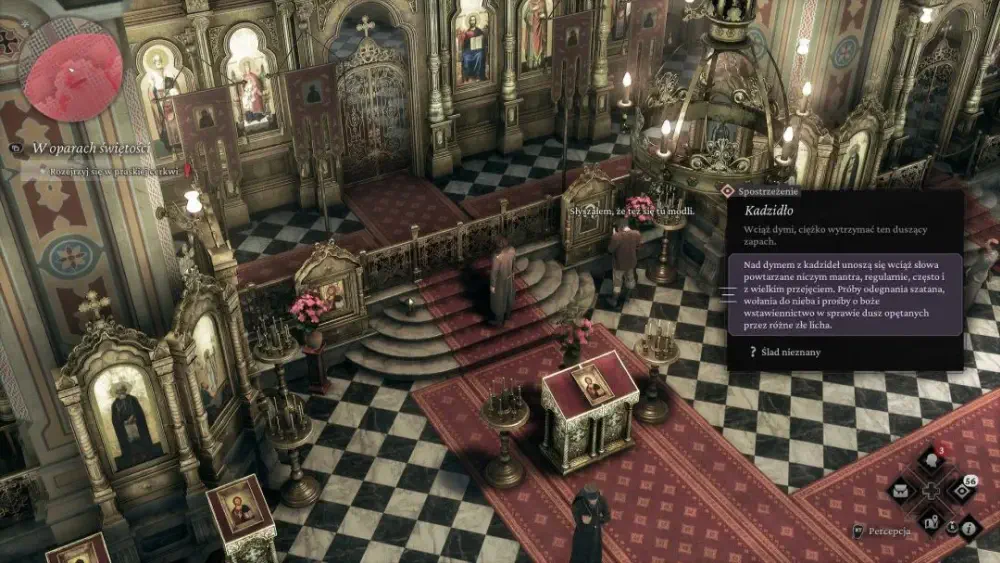
Task: Open the circular red minimap
Action: click(71, 70)
